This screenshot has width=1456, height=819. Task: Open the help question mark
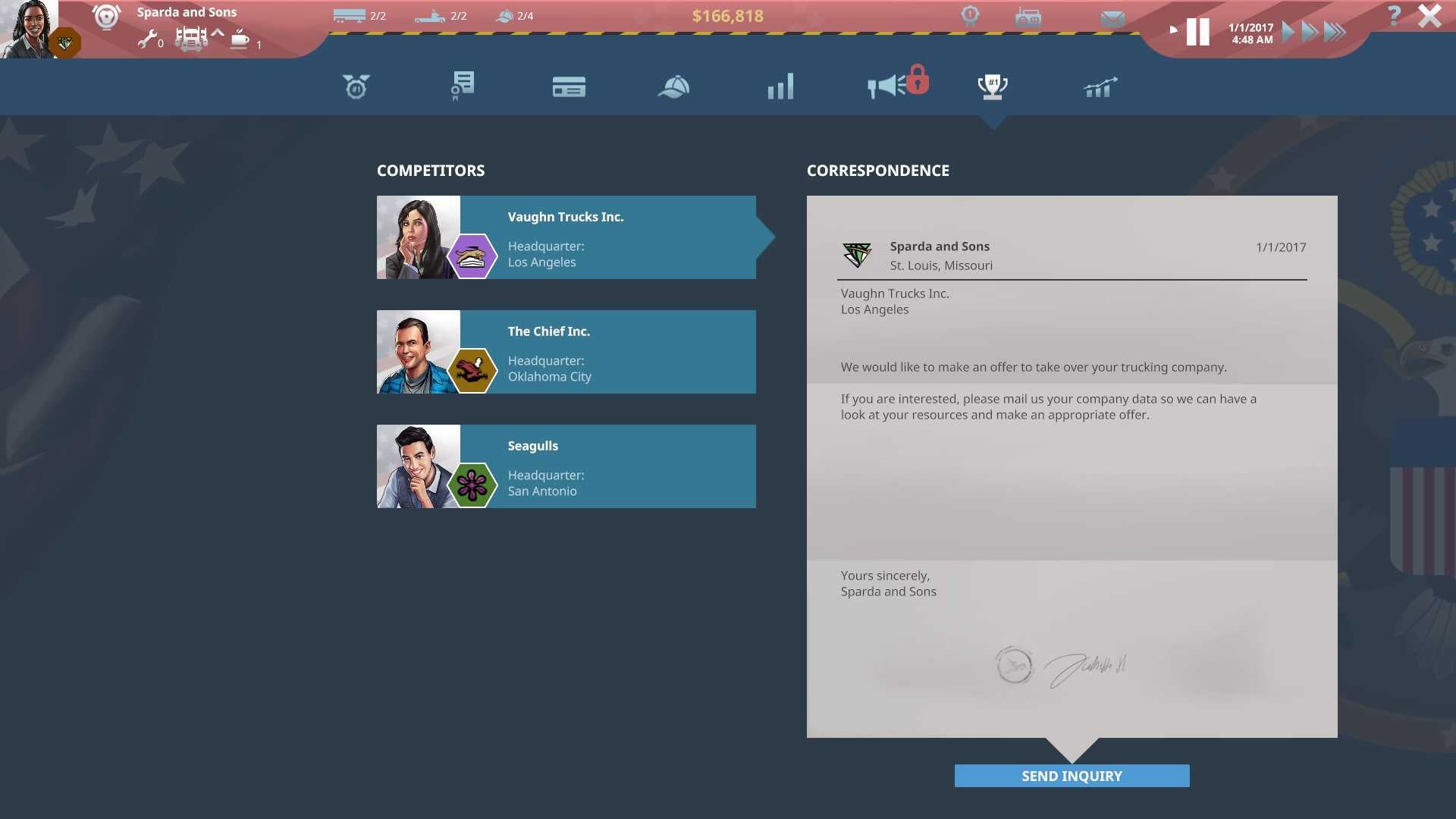pyautogui.click(x=1393, y=14)
